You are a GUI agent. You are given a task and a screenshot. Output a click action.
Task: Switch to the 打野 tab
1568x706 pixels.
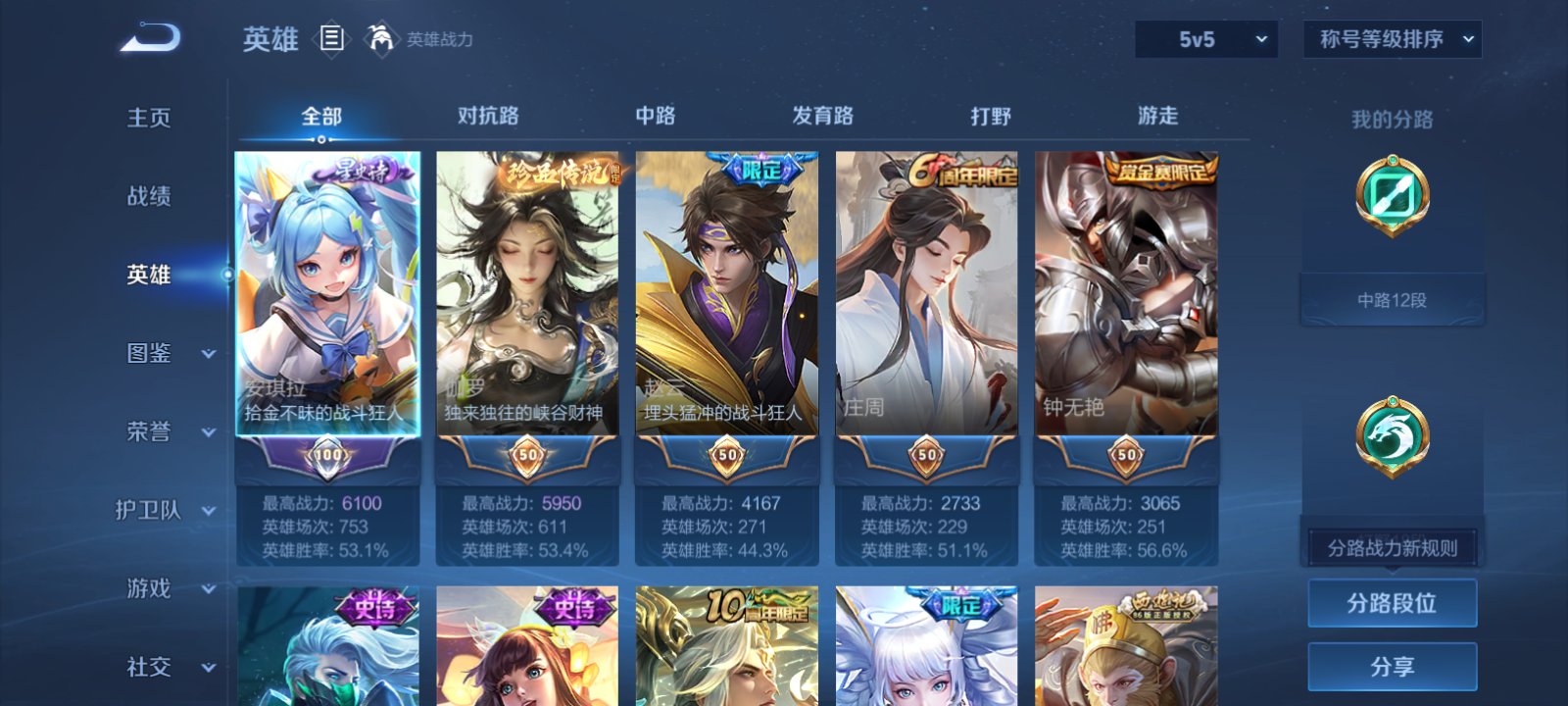click(x=992, y=116)
